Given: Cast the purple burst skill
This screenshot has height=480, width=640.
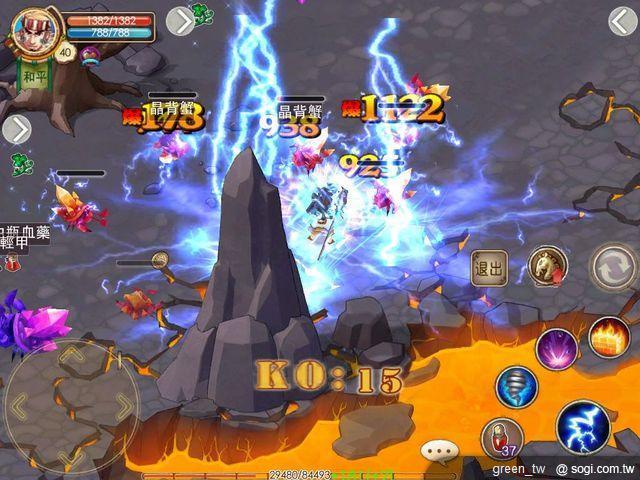Looking at the screenshot, I should pos(554,349).
